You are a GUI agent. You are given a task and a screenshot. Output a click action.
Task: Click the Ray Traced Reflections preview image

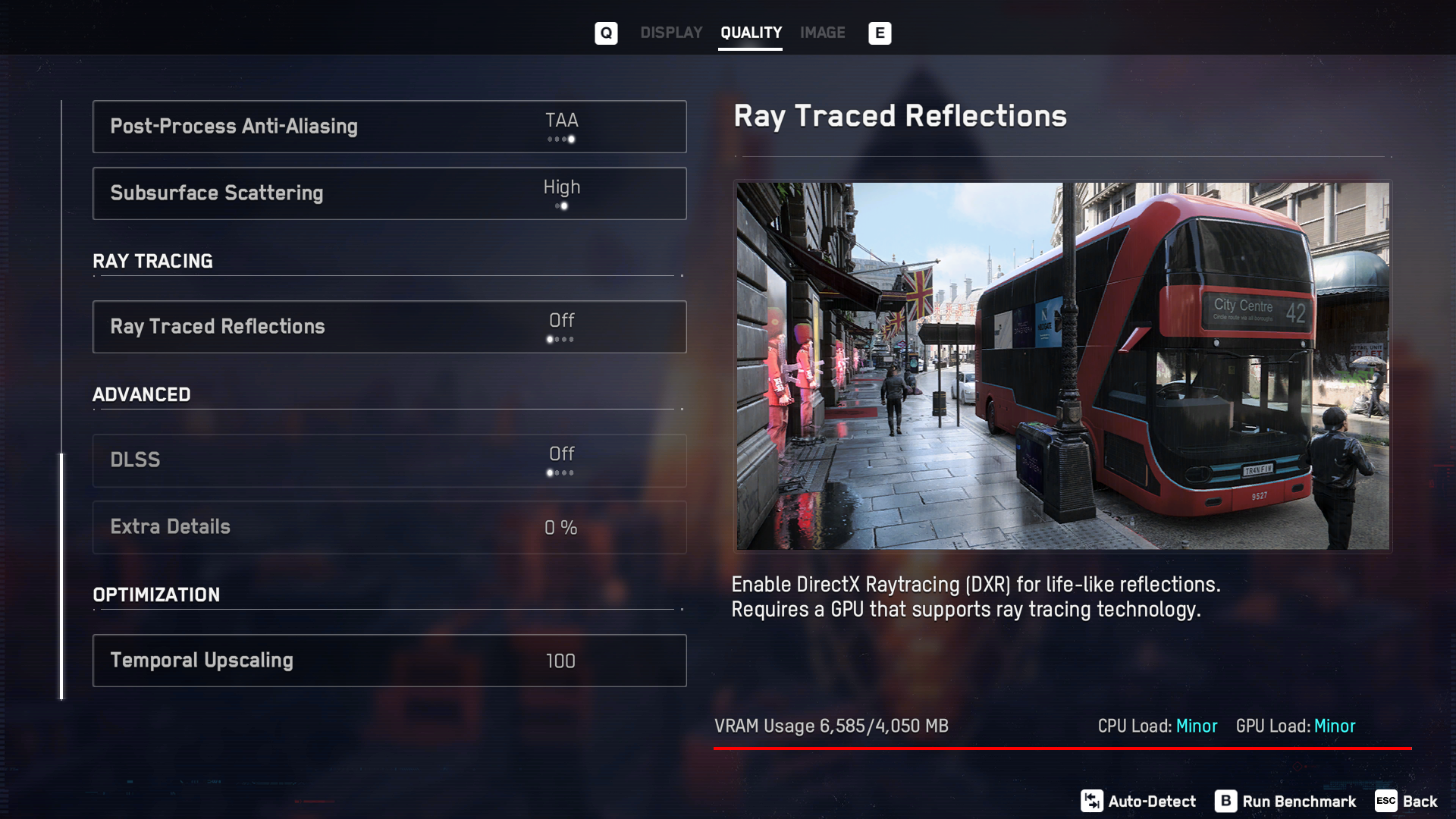1062,366
